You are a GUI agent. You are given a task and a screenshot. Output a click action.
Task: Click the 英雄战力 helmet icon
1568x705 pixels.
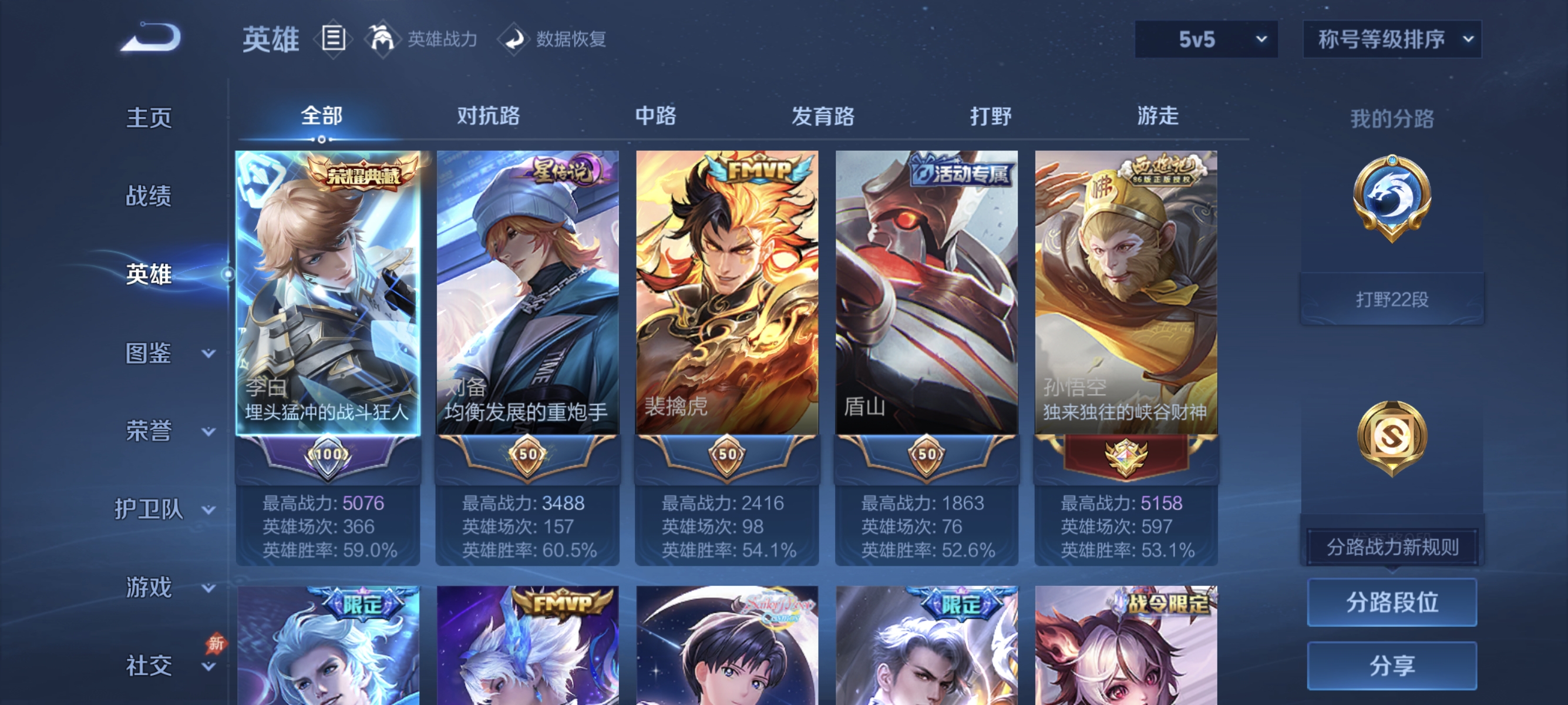click(x=383, y=38)
